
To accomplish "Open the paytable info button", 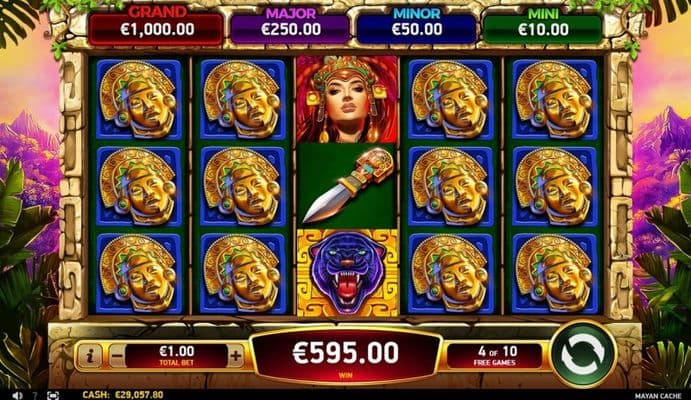I will 90,355.
